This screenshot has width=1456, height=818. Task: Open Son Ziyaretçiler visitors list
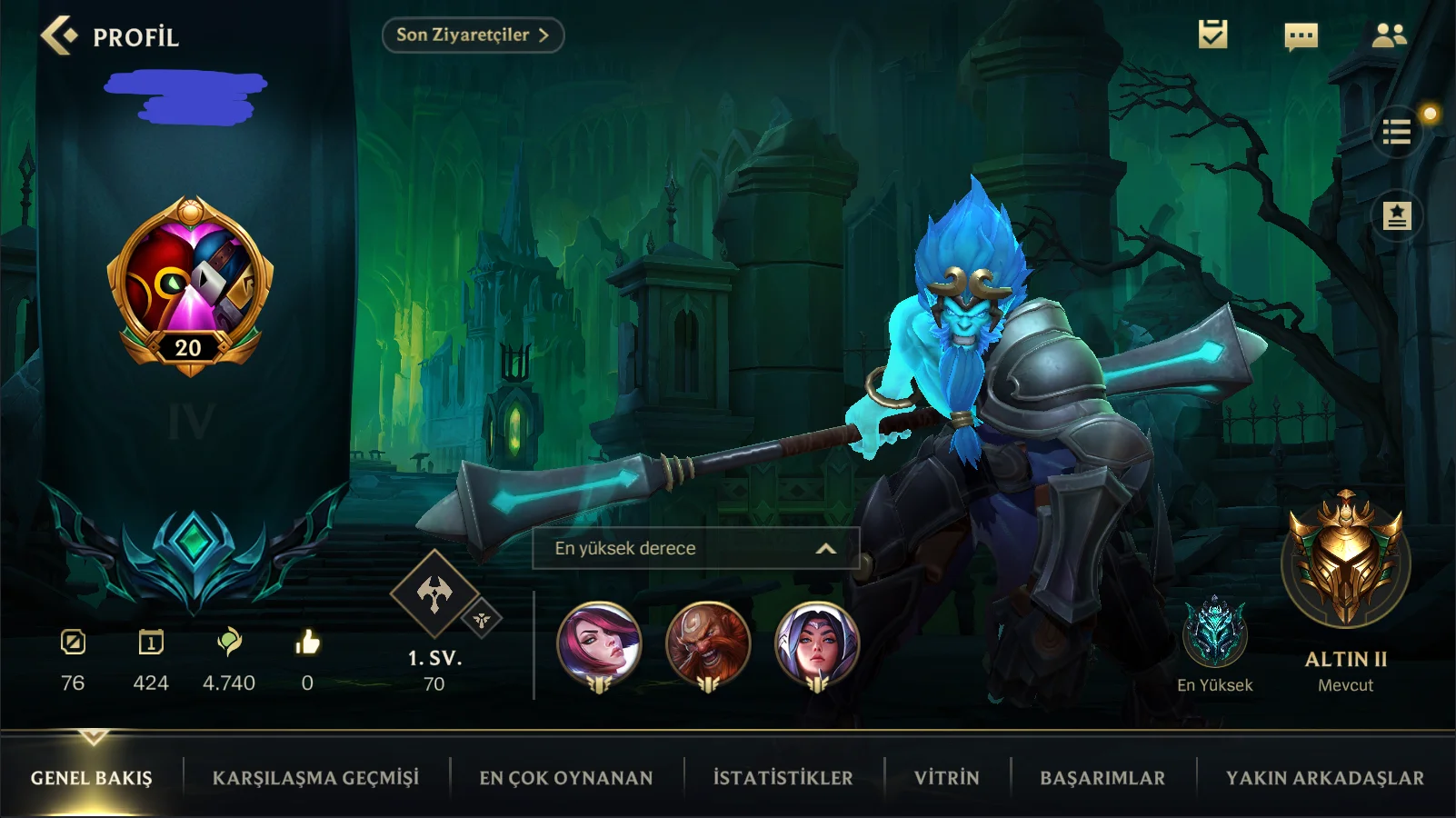click(473, 35)
